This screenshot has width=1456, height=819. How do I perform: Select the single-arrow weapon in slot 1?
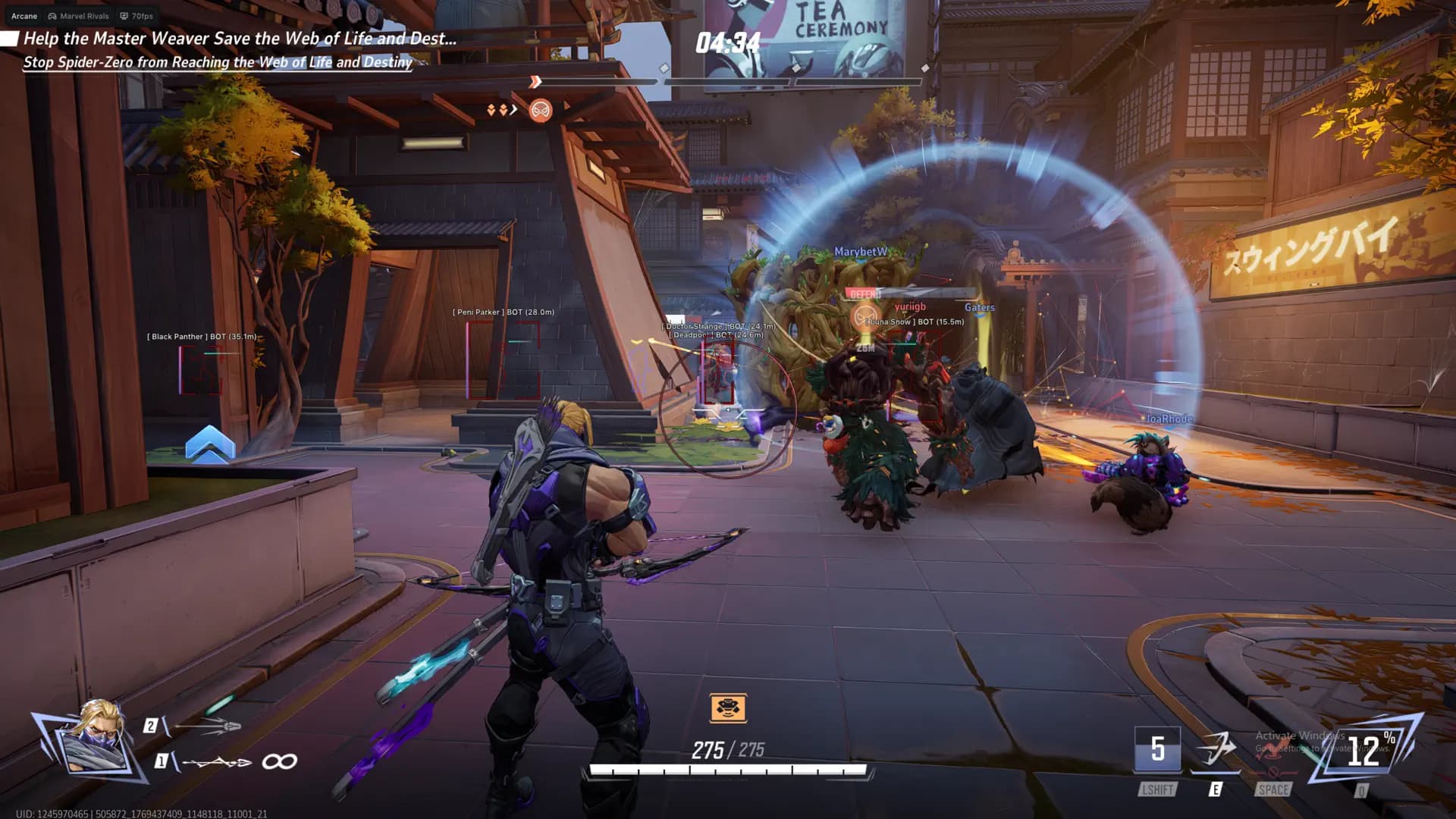pos(218,761)
